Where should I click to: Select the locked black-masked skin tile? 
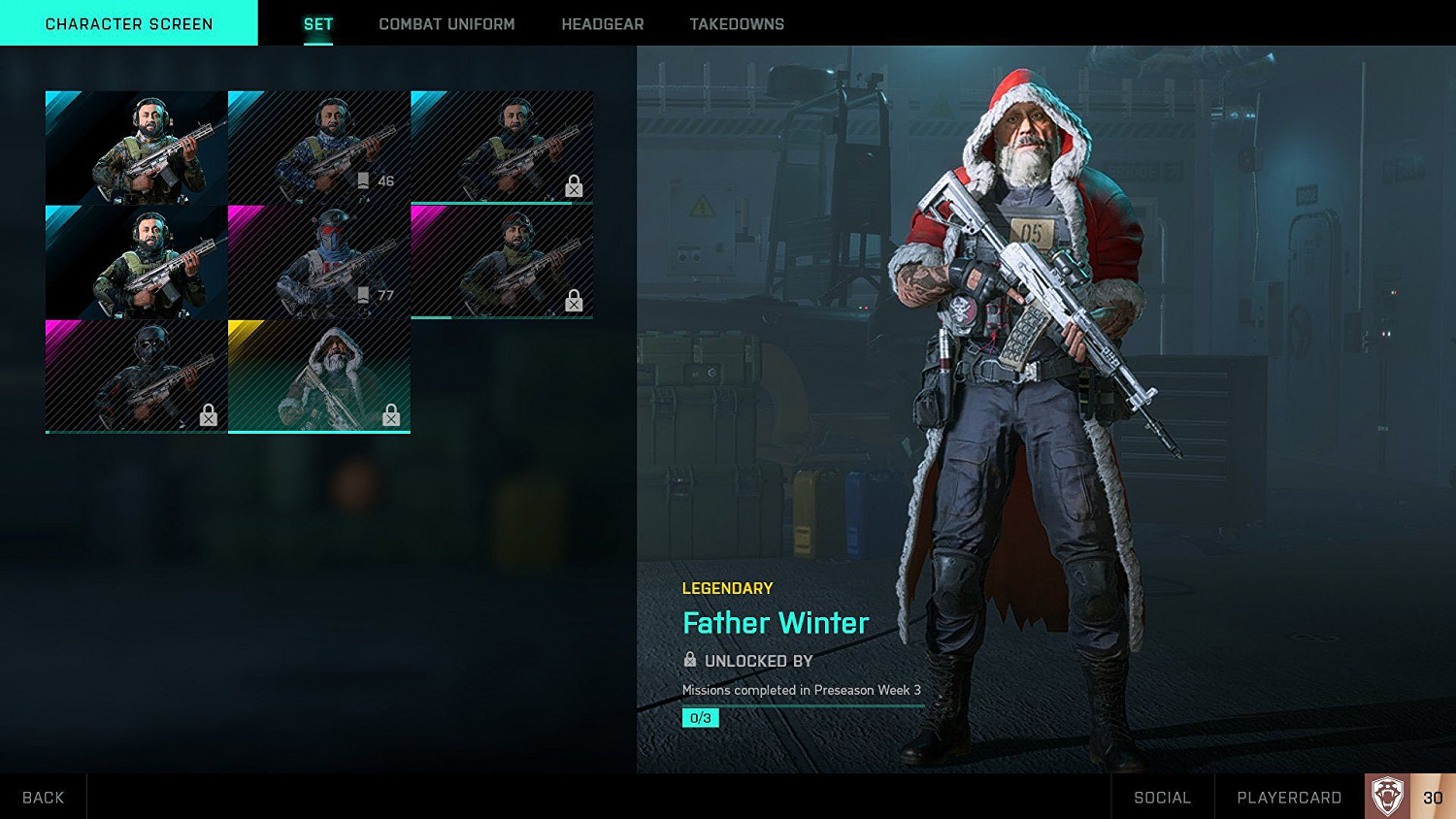136,377
